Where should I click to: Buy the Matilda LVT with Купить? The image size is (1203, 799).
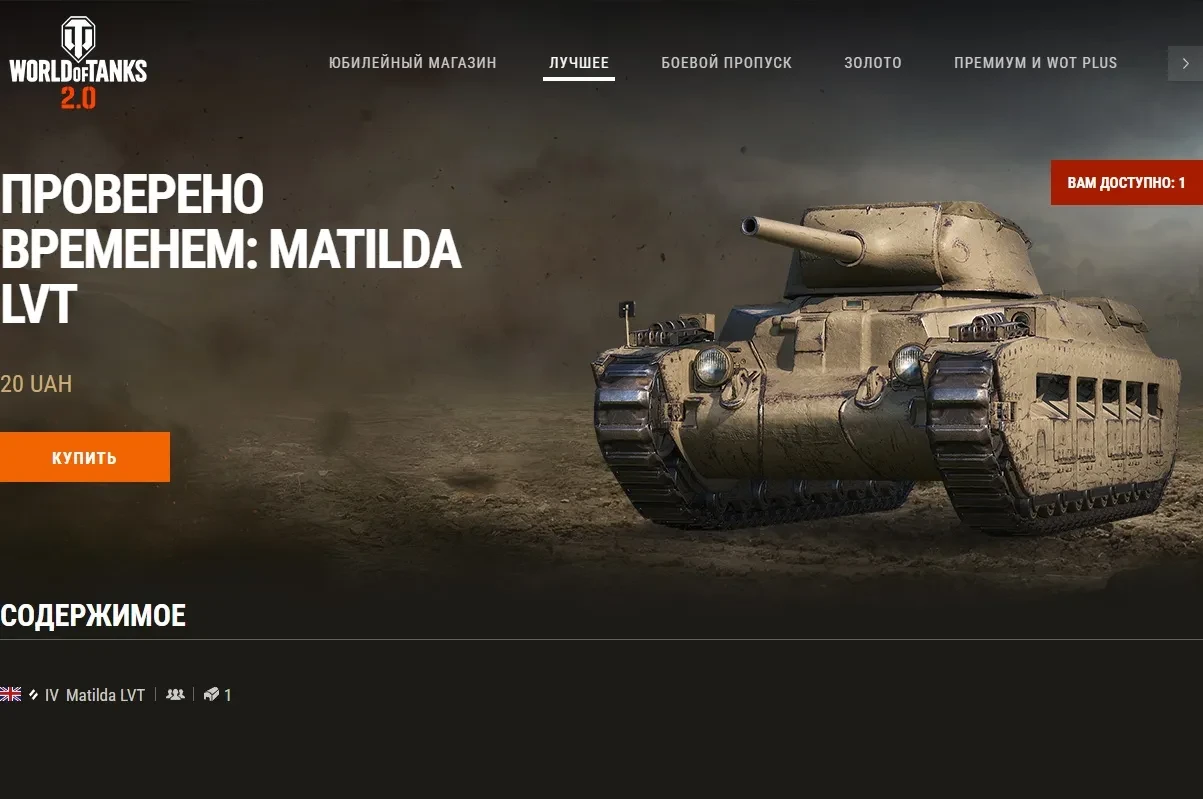85,458
